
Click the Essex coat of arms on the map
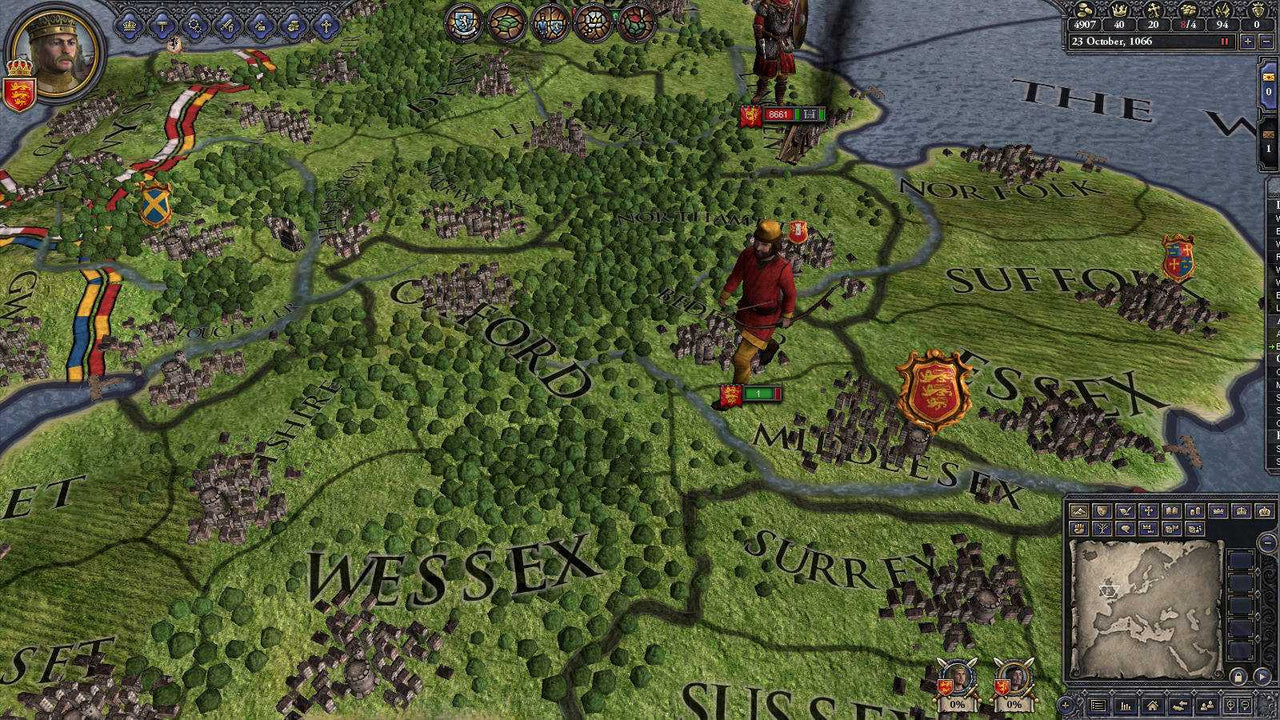click(932, 388)
